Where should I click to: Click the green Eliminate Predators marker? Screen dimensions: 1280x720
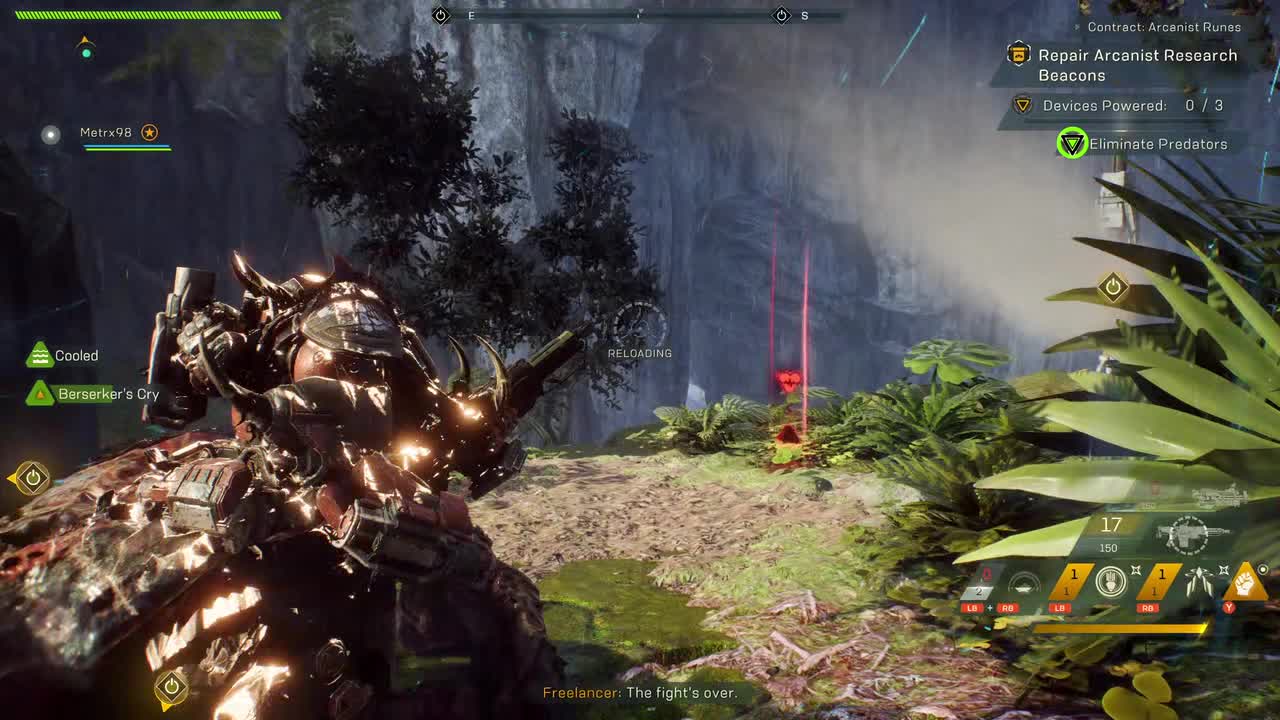point(1071,143)
